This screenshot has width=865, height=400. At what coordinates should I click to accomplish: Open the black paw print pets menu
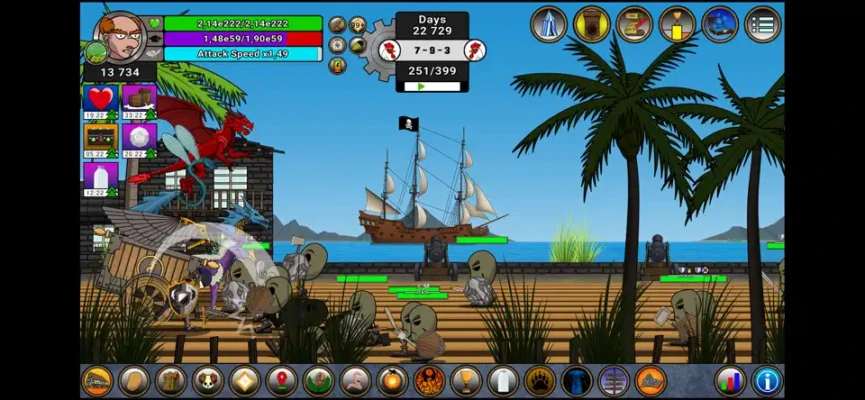coord(539,381)
